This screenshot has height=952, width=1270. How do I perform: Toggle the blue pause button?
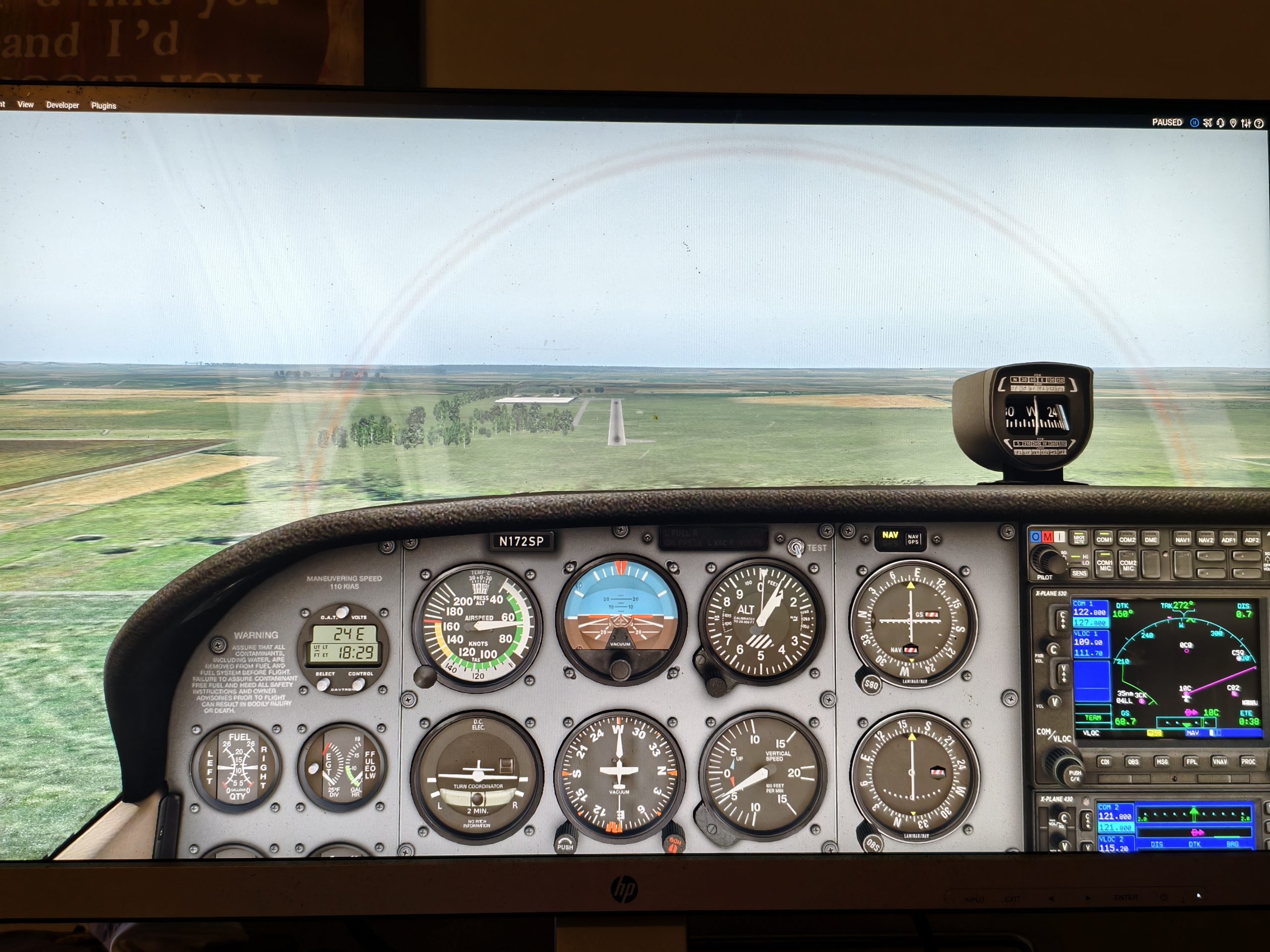pos(1194,123)
